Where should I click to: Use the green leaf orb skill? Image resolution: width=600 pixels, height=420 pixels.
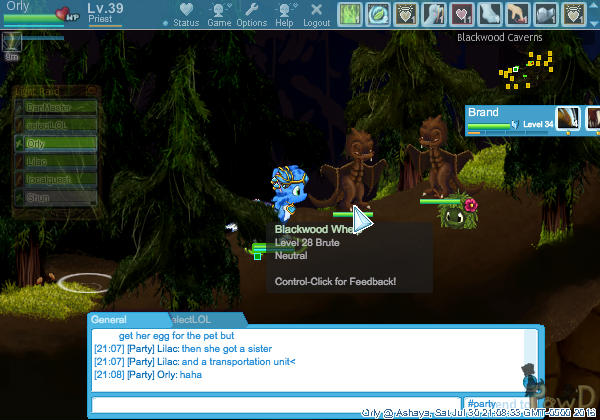378,14
